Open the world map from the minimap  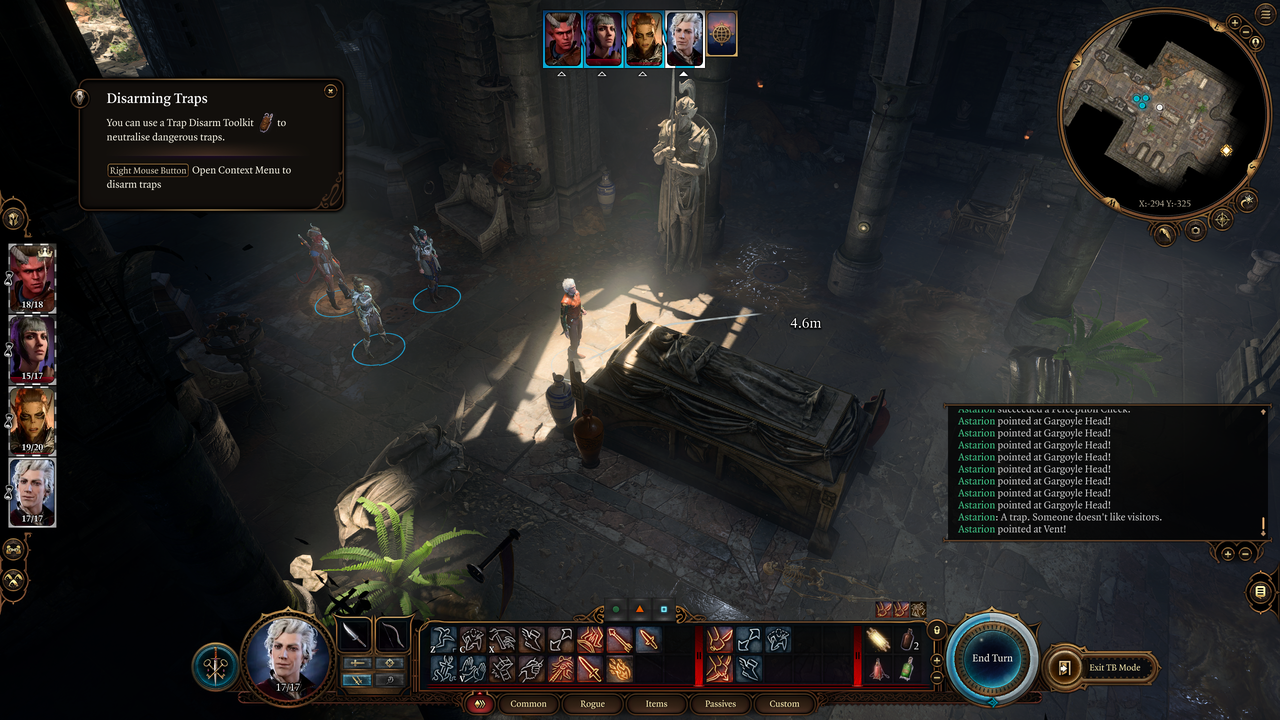pyautogui.click(x=1221, y=220)
